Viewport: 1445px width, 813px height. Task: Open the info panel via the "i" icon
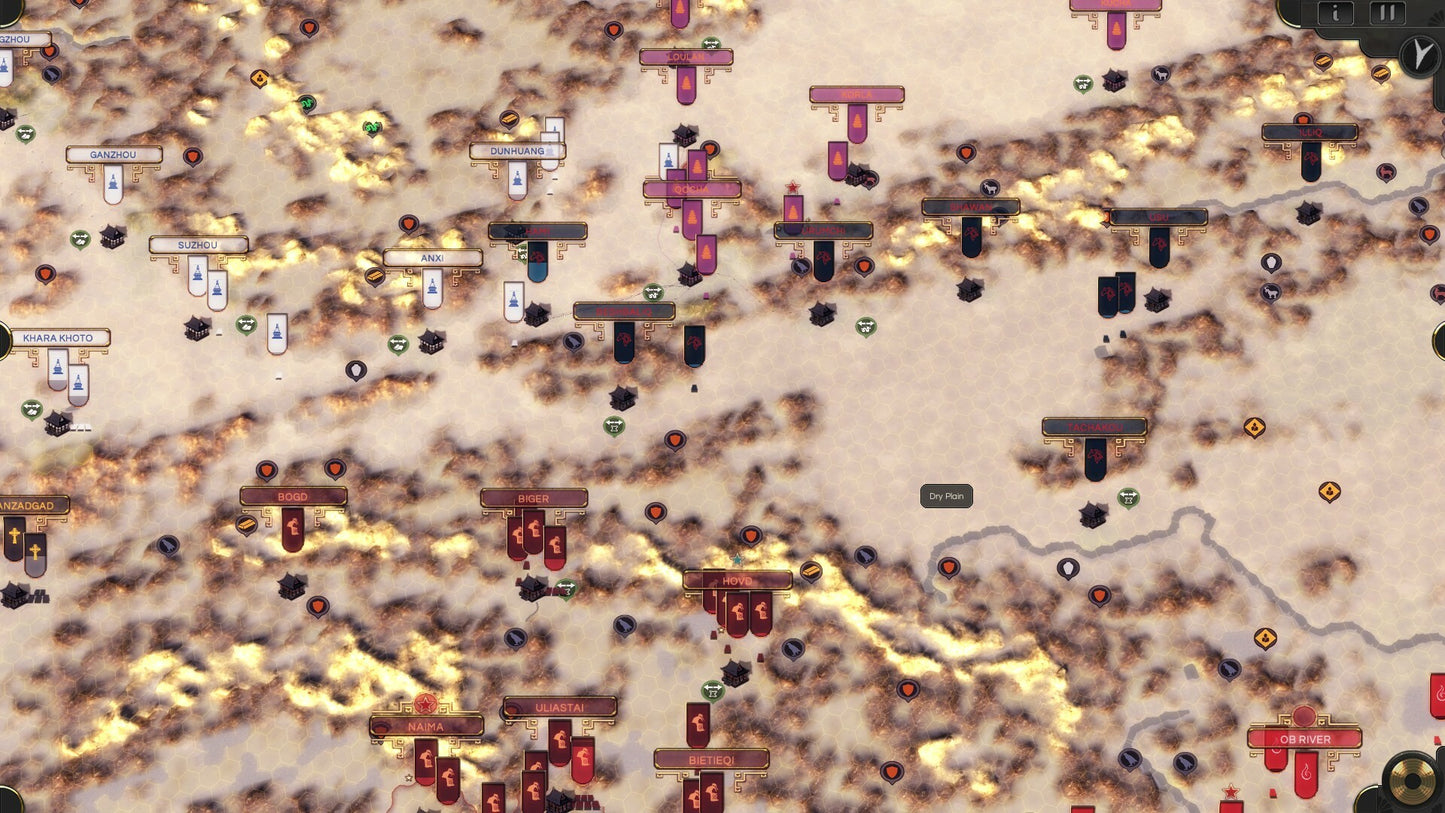pyautogui.click(x=1334, y=13)
